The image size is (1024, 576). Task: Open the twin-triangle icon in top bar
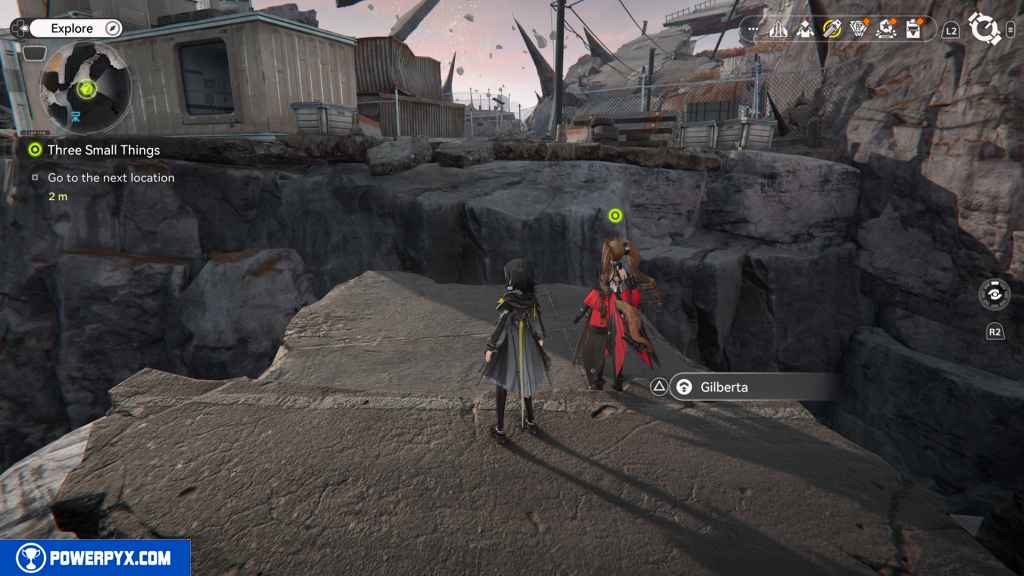[779, 29]
